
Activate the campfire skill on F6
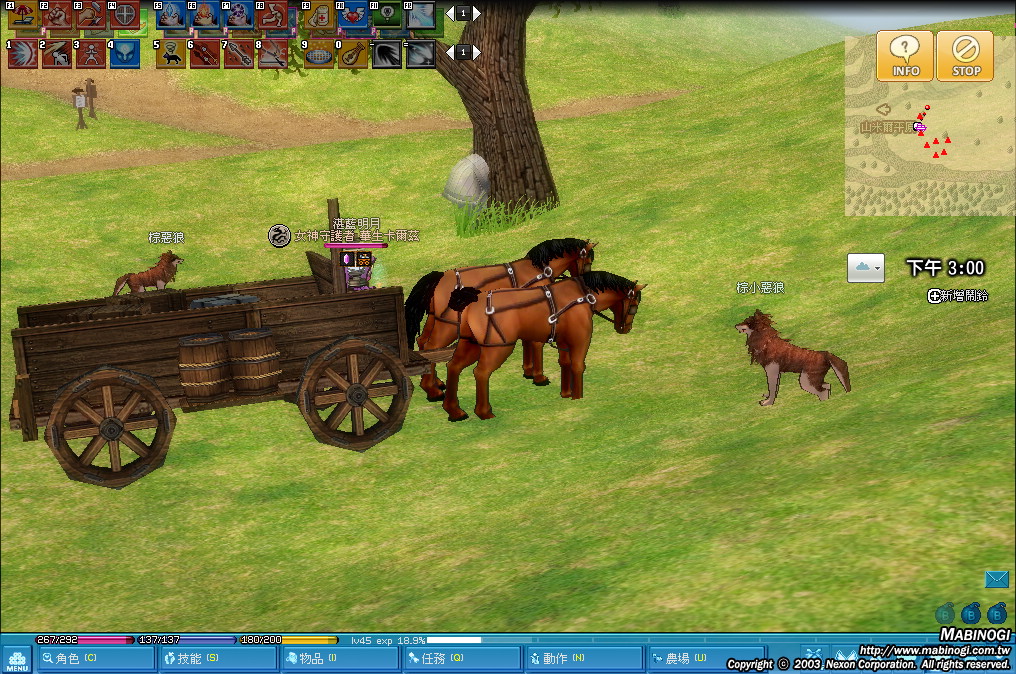pyautogui.click(x=206, y=15)
